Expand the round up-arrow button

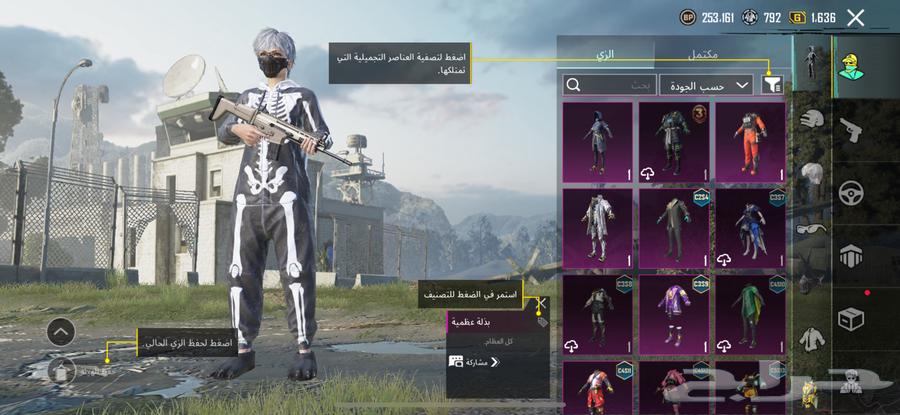pyautogui.click(x=61, y=332)
